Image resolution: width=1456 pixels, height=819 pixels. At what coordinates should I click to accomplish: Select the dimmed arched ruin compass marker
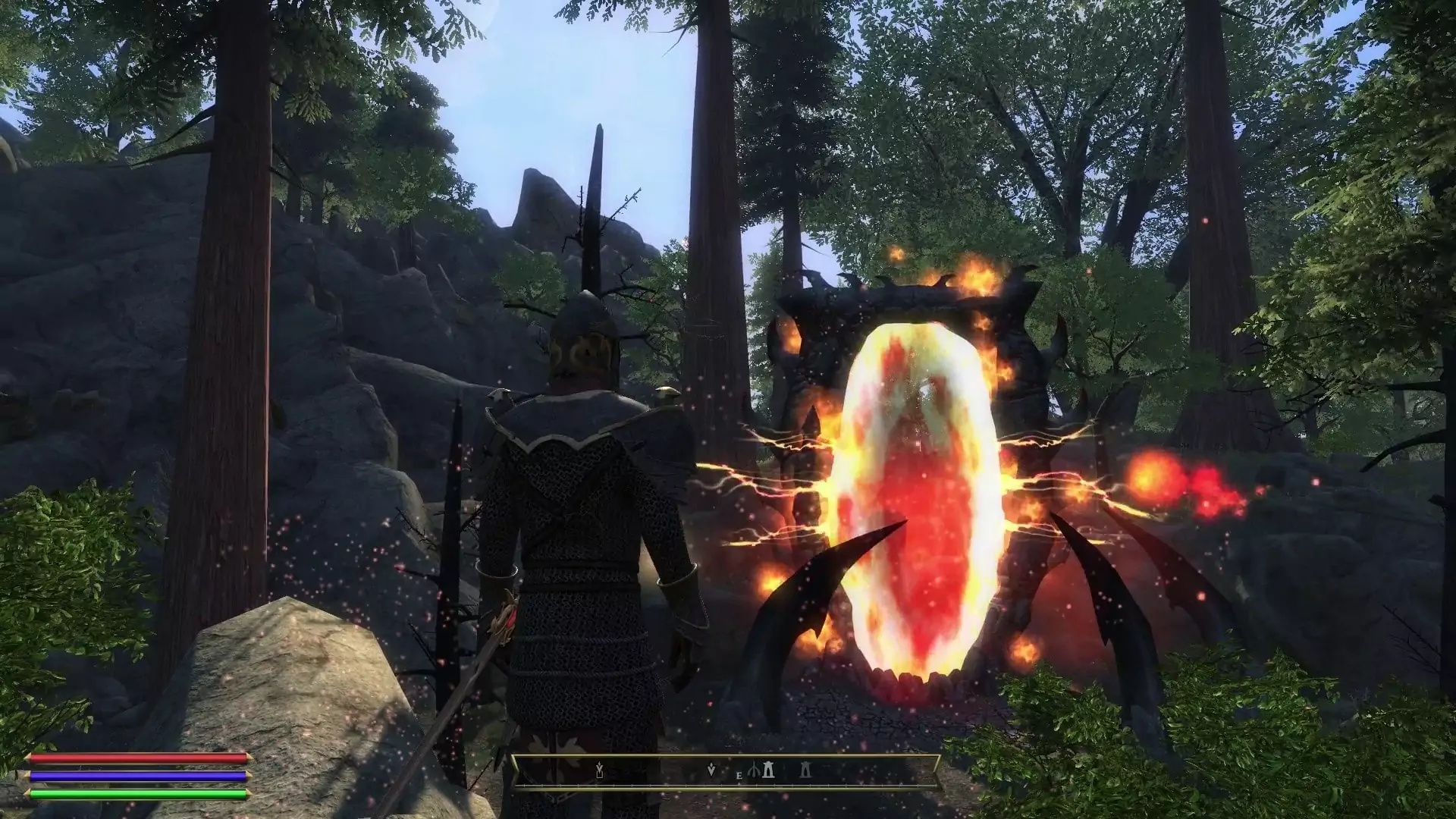click(806, 772)
